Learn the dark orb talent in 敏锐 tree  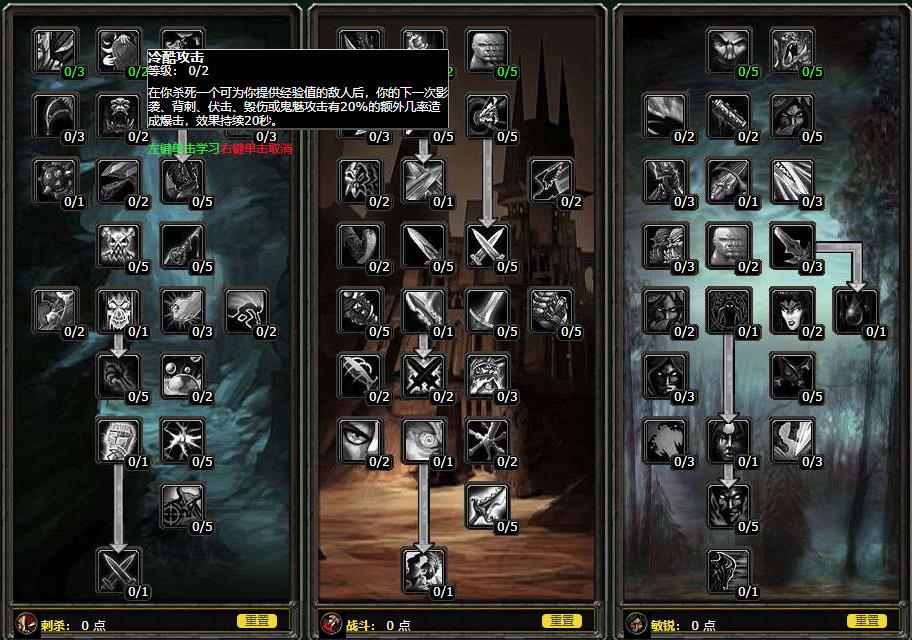855,311
